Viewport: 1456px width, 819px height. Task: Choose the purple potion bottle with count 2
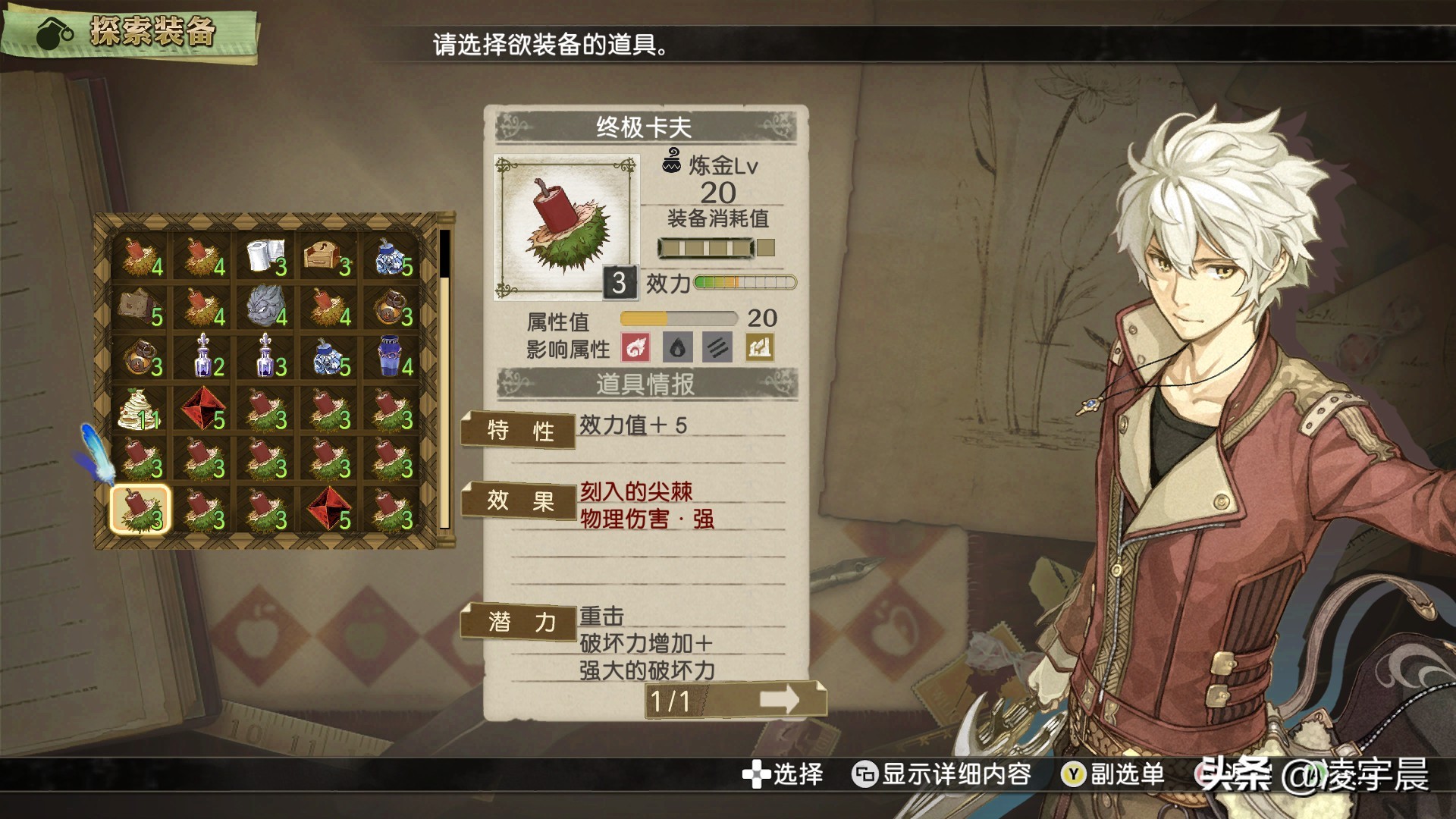click(204, 356)
